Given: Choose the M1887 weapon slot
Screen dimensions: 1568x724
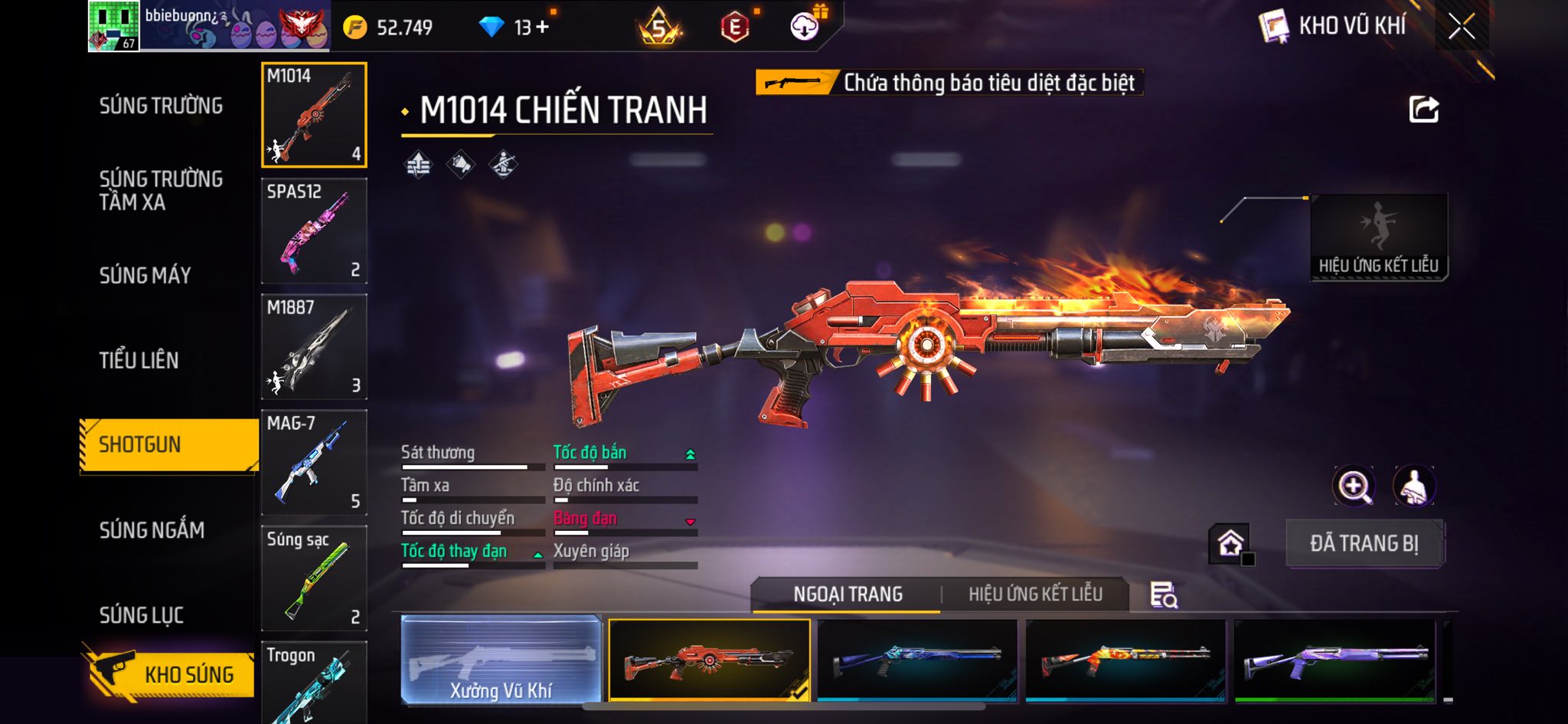Looking at the screenshot, I should tap(314, 346).
